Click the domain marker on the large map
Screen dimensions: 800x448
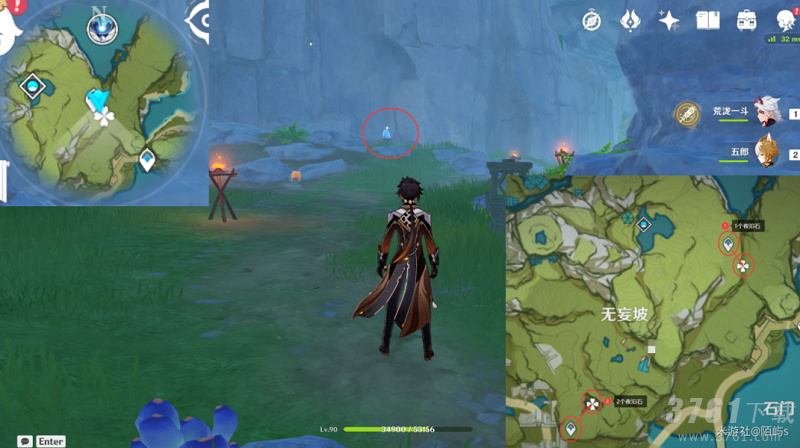click(x=643, y=225)
